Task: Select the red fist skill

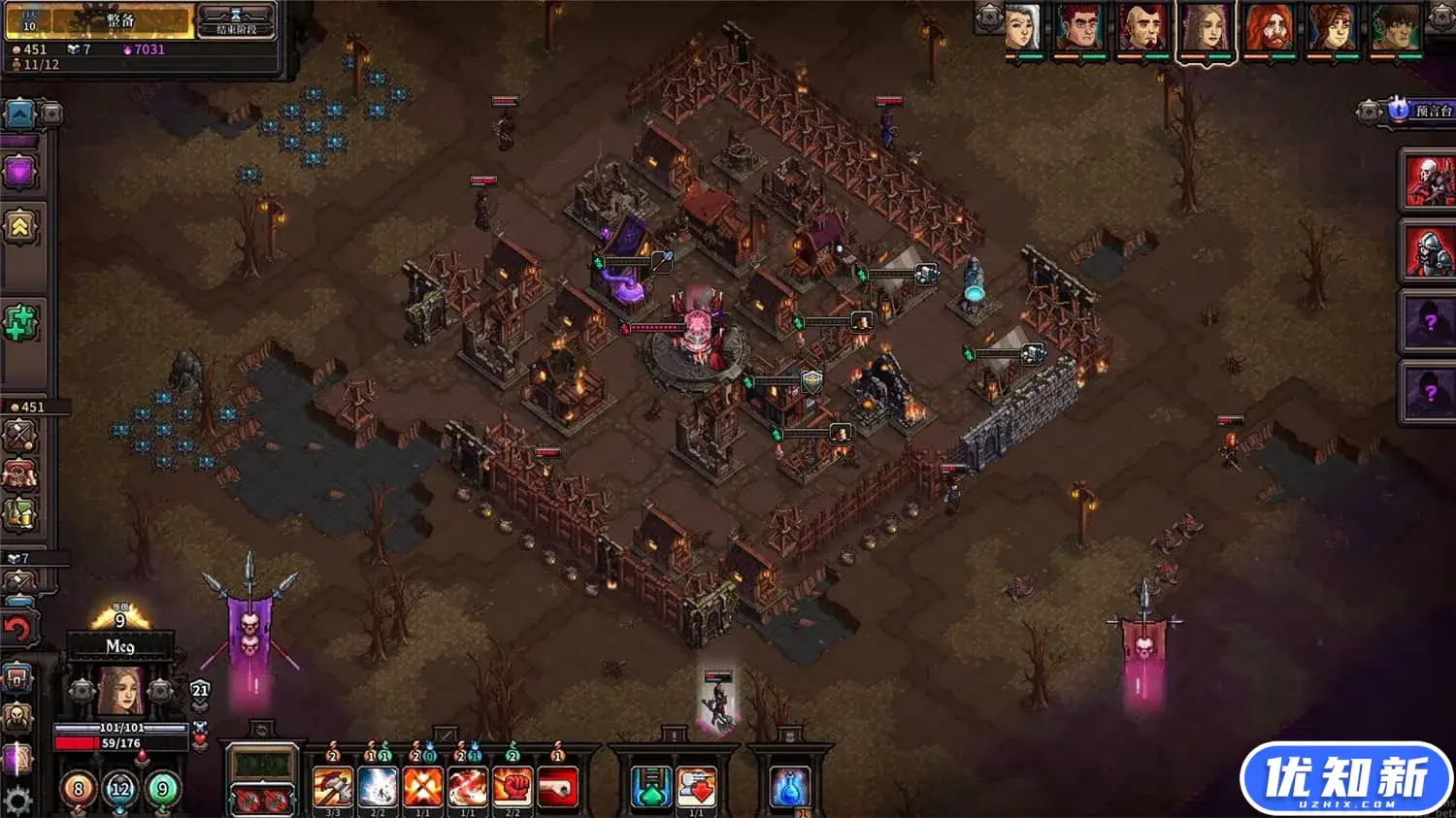Action: (513, 786)
